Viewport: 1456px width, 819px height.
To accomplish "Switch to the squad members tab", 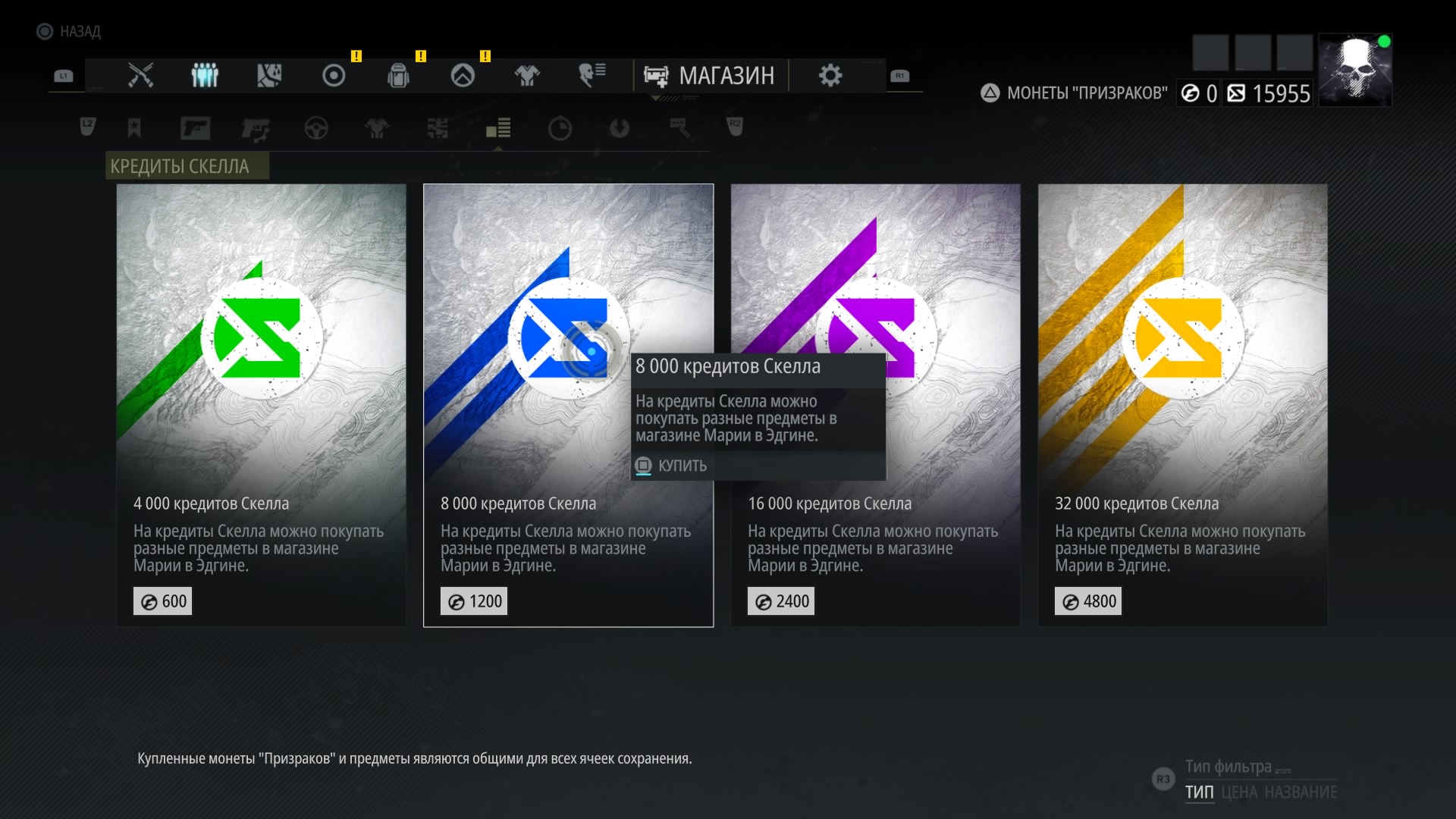I will click(x=205, y=76).
